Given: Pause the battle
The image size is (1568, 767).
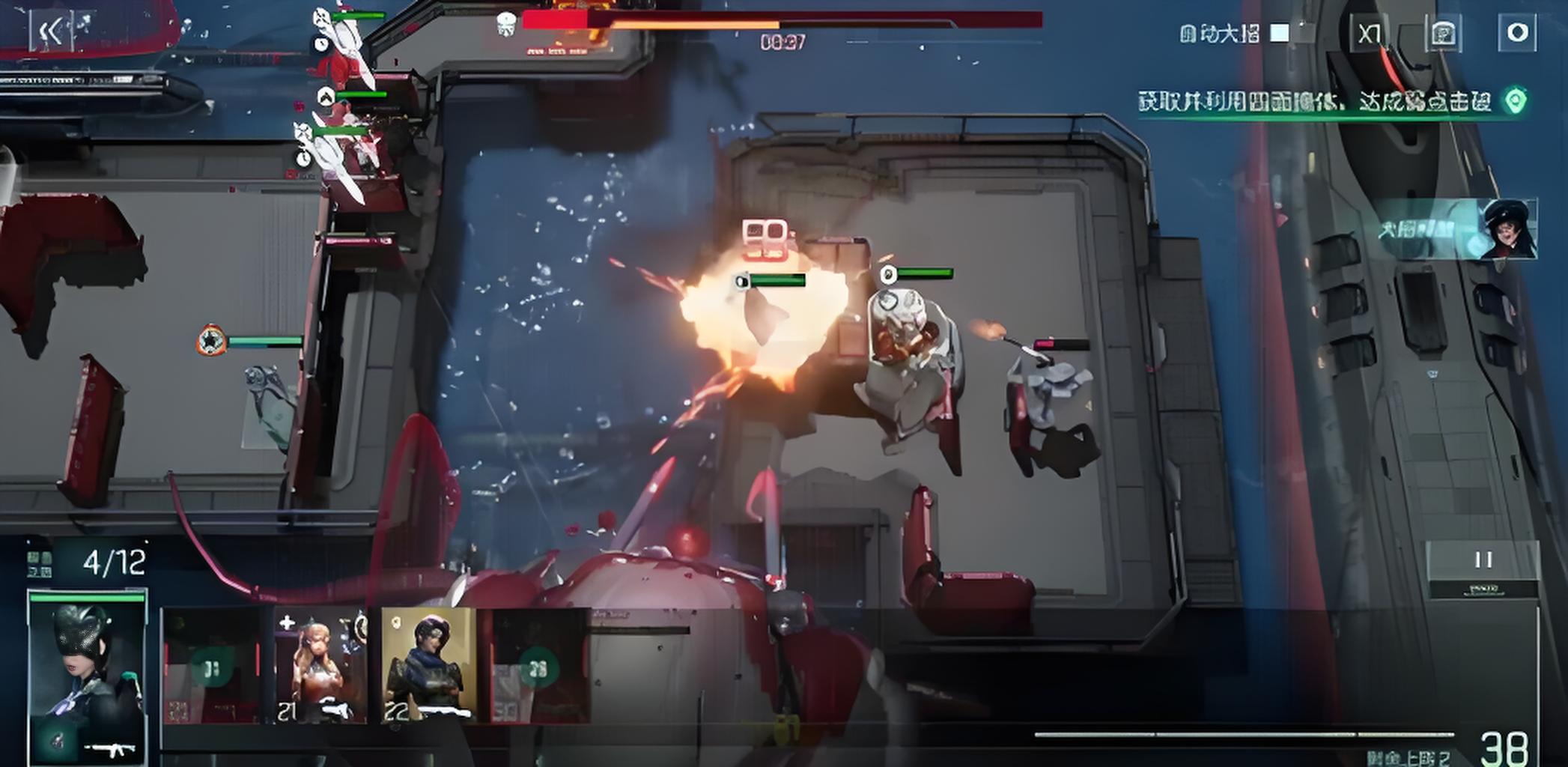Looking at the screenshot, I should 1483,560.
